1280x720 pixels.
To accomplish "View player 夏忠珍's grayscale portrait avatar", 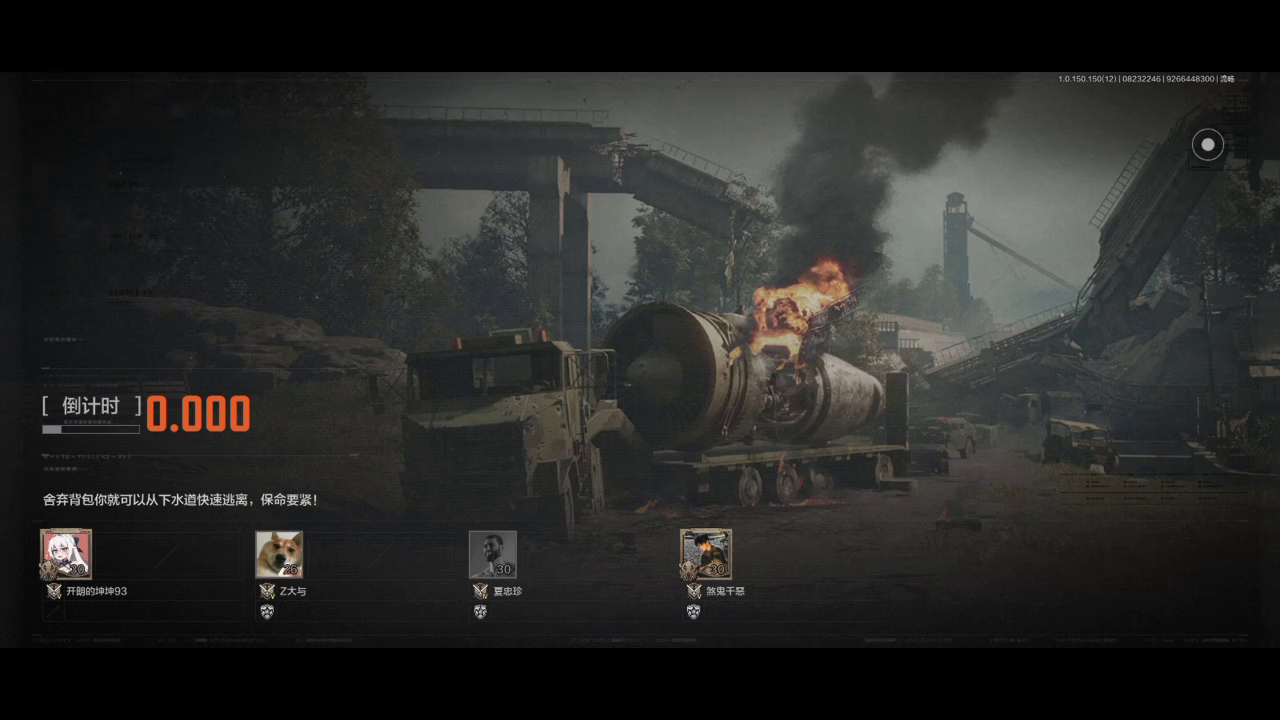I will click(x=493, y=554).
